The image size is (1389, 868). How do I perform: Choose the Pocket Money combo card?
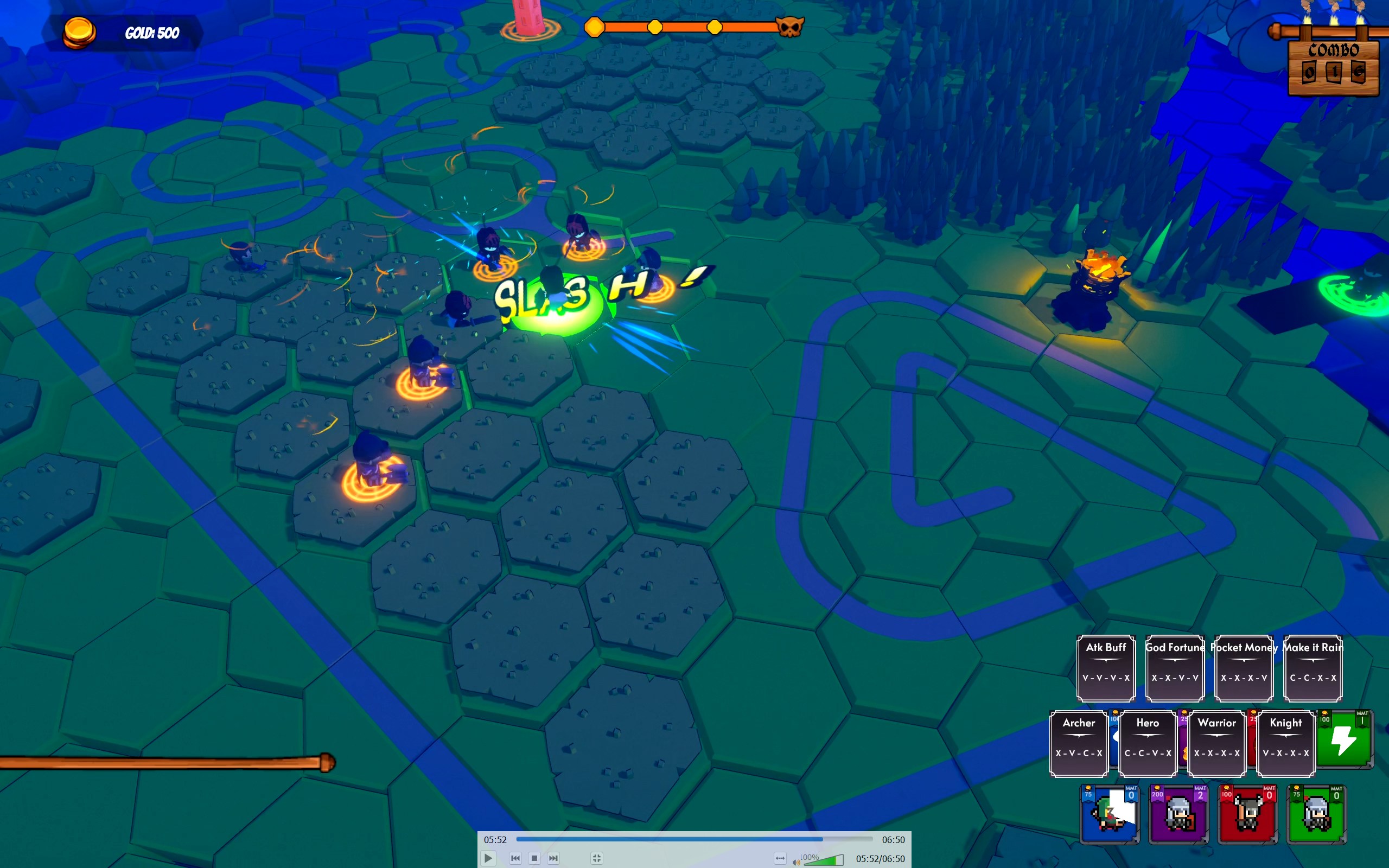coord(1244,668)
